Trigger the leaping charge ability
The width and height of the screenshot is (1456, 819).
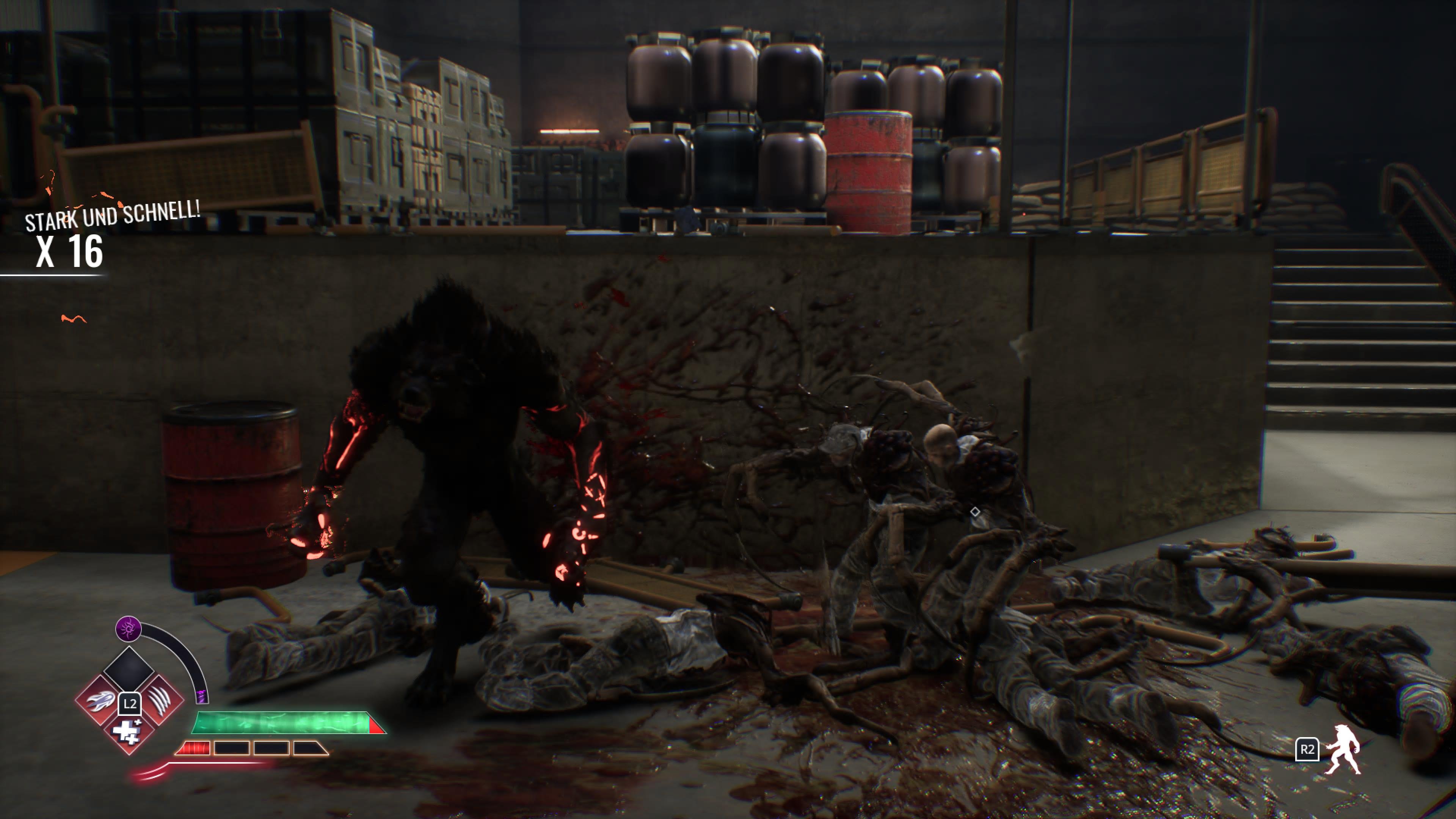(x=99, y=701)
